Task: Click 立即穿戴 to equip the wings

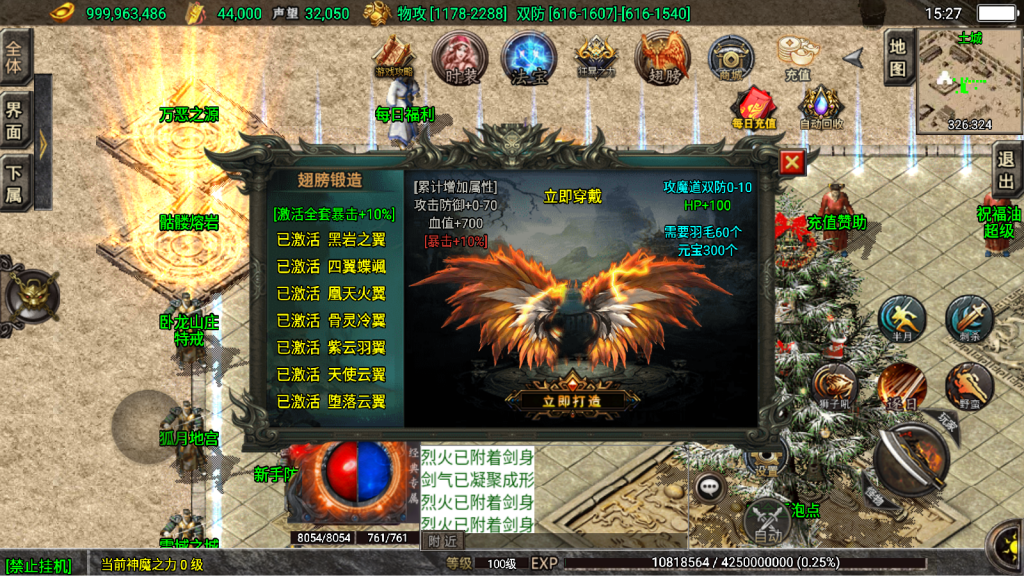Action: click(x=572, y=197)
